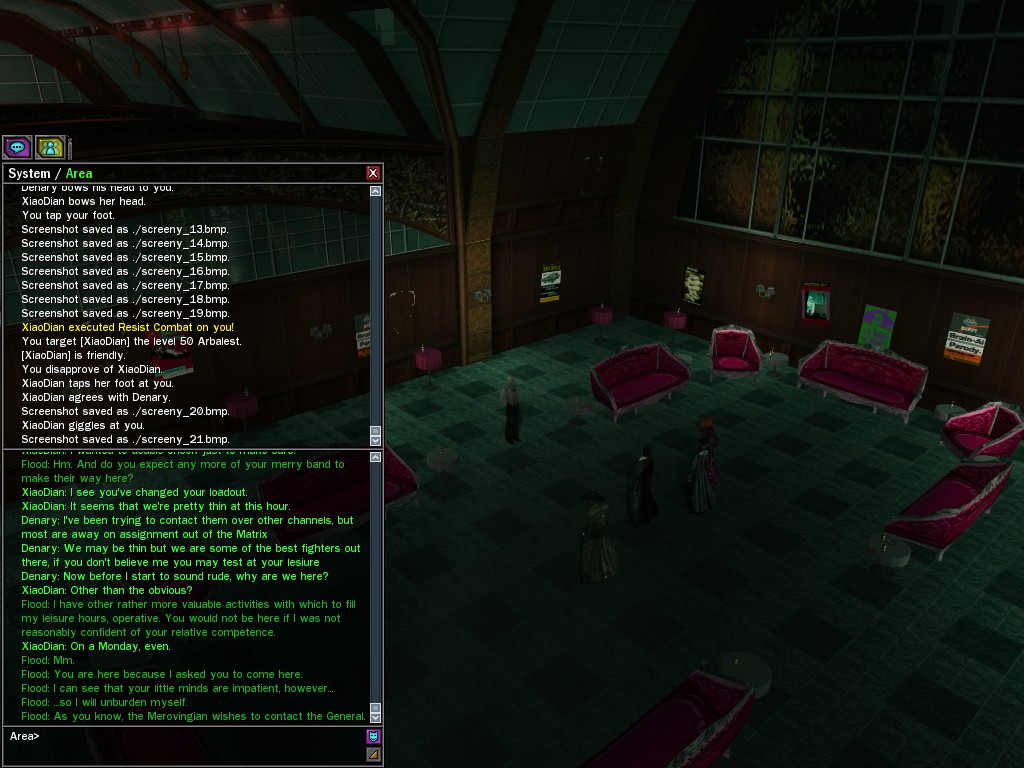Image resolution: width=1024 pixels, height=768 pixels.
Task: Click the system log's scroll-down arrow
Action: click(376, 439)
